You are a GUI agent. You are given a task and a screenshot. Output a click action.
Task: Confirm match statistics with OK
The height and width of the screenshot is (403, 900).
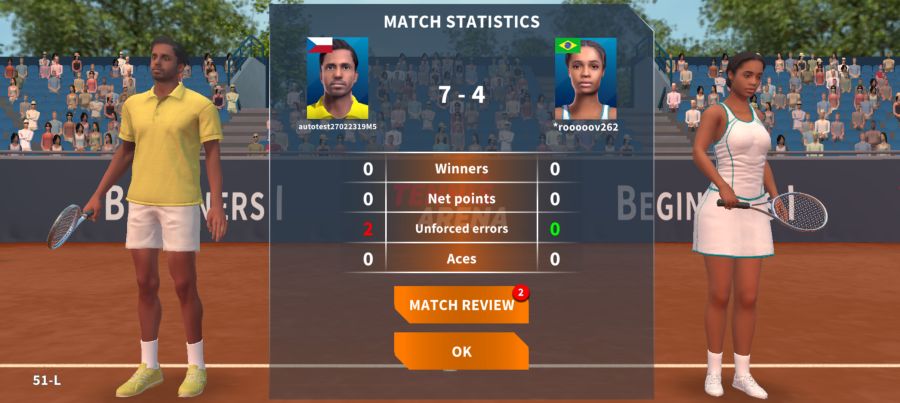coord(461,351)
